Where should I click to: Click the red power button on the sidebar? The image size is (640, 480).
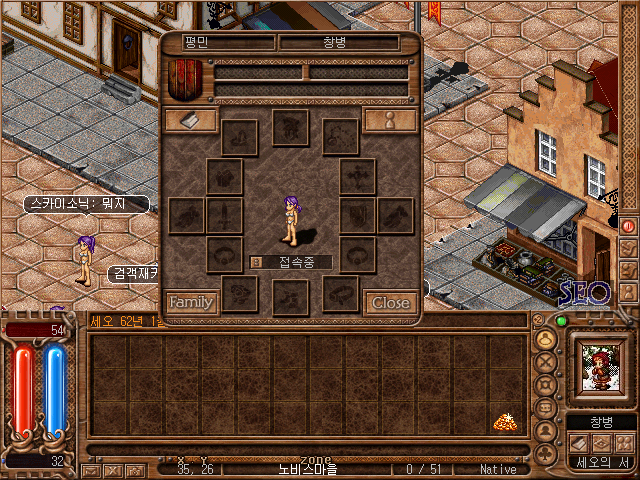tap(629, 225)
